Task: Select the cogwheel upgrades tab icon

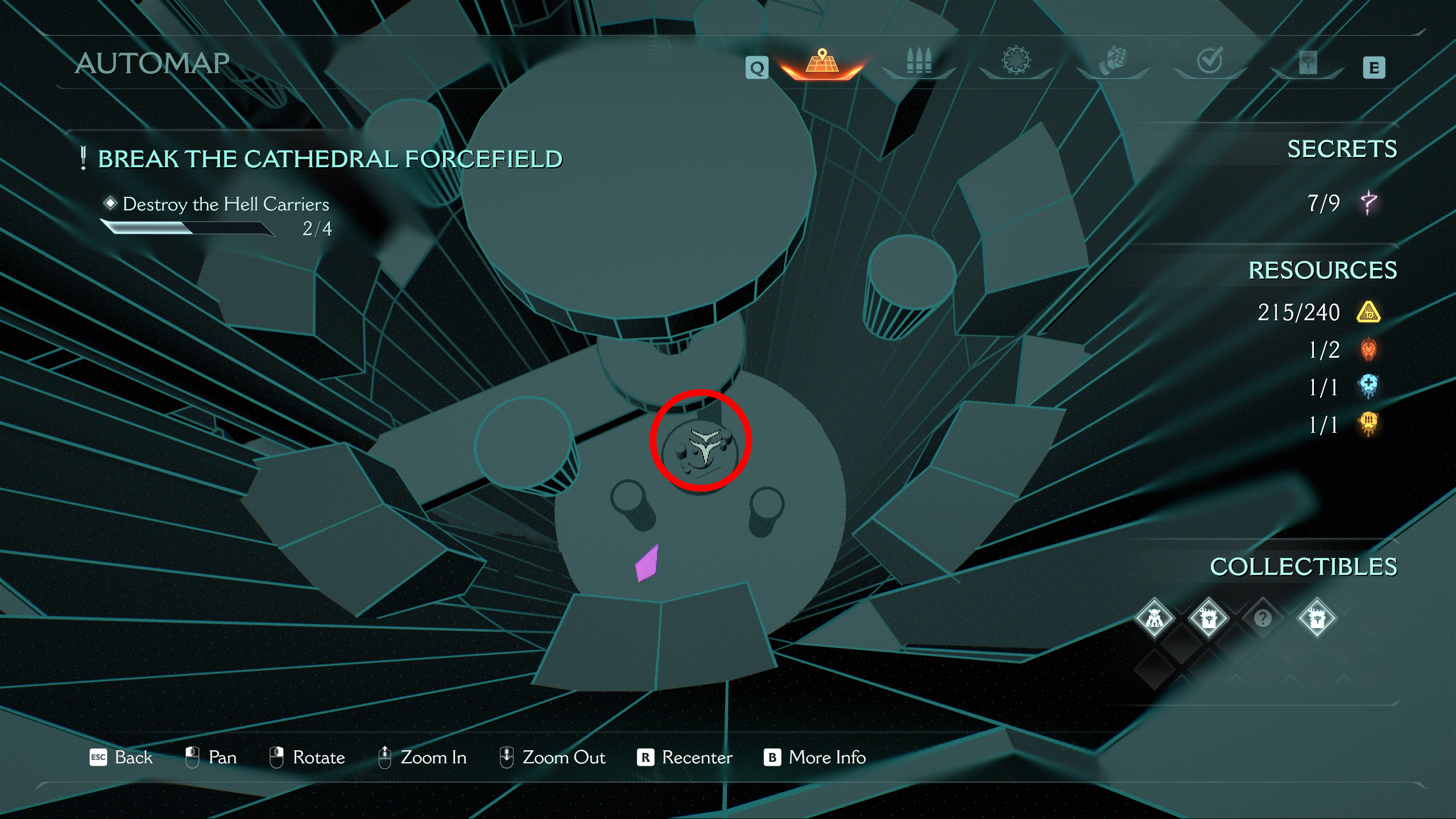Action: coord(1016,63)
